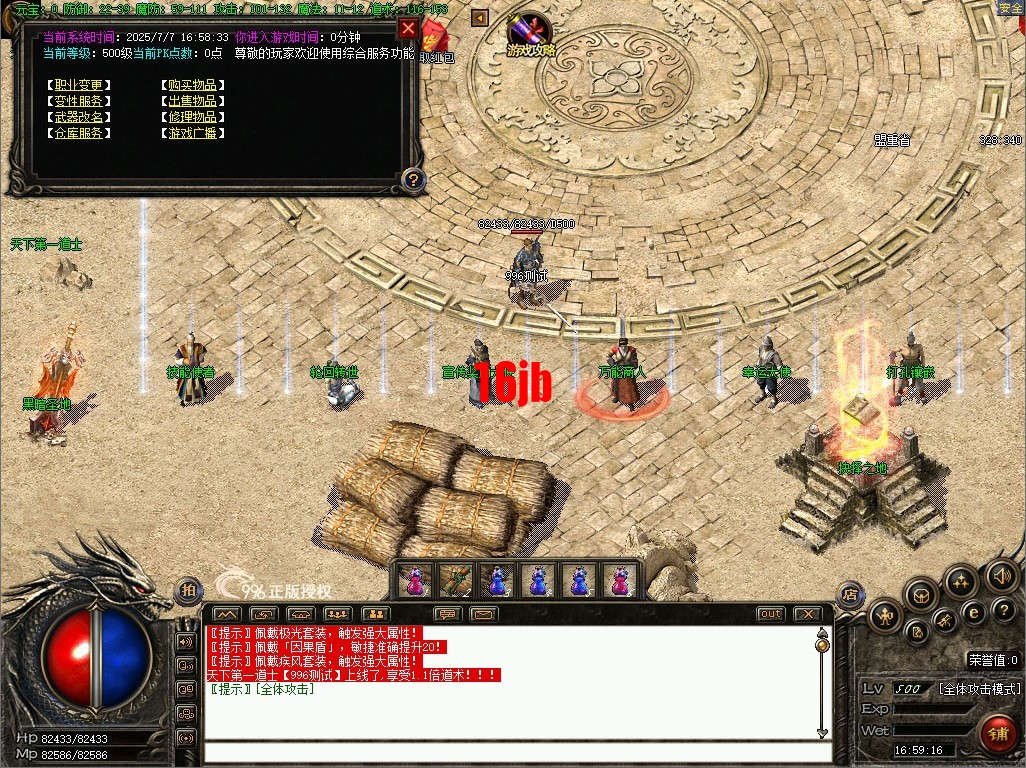
Task: Use the green scroll in the hotbar
Action: 455,580
